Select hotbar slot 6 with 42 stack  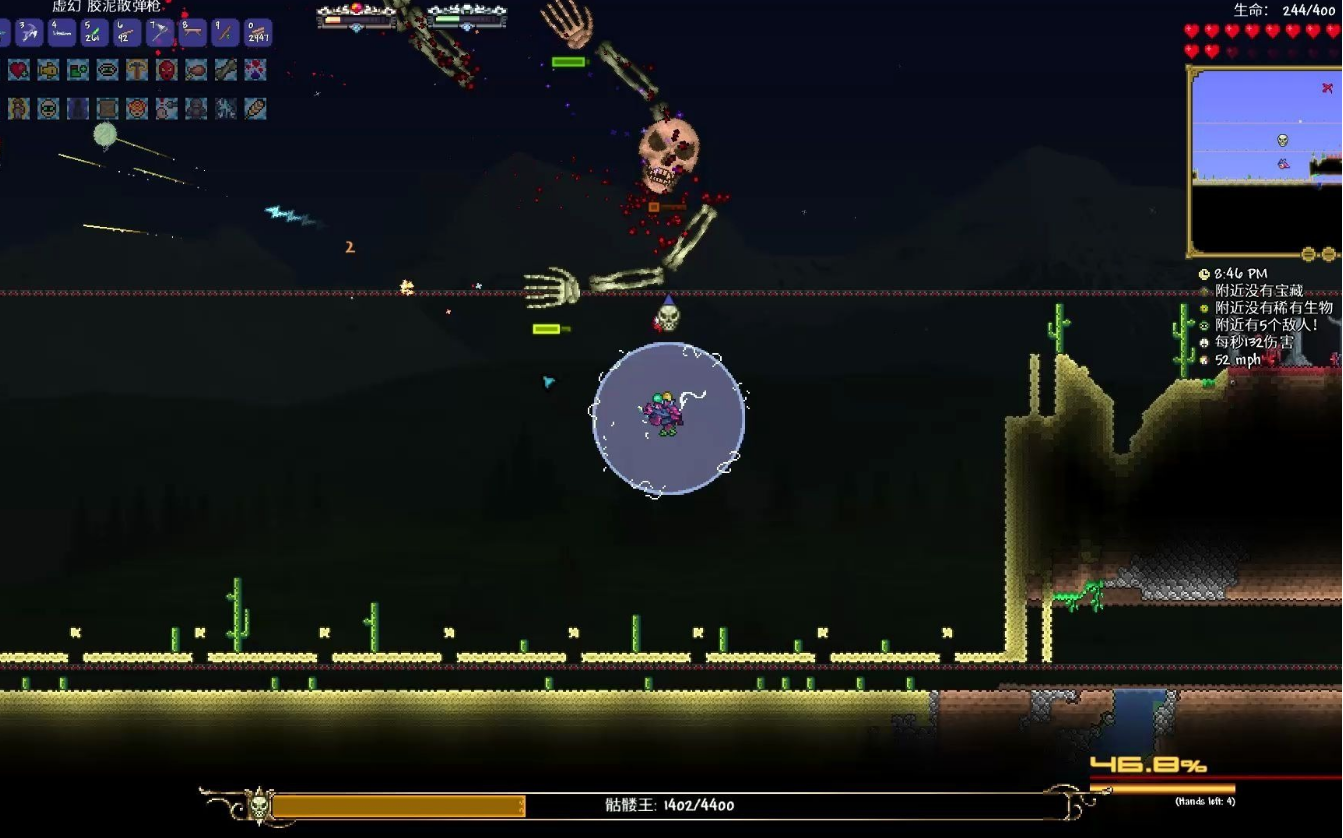tap(127, 33)
